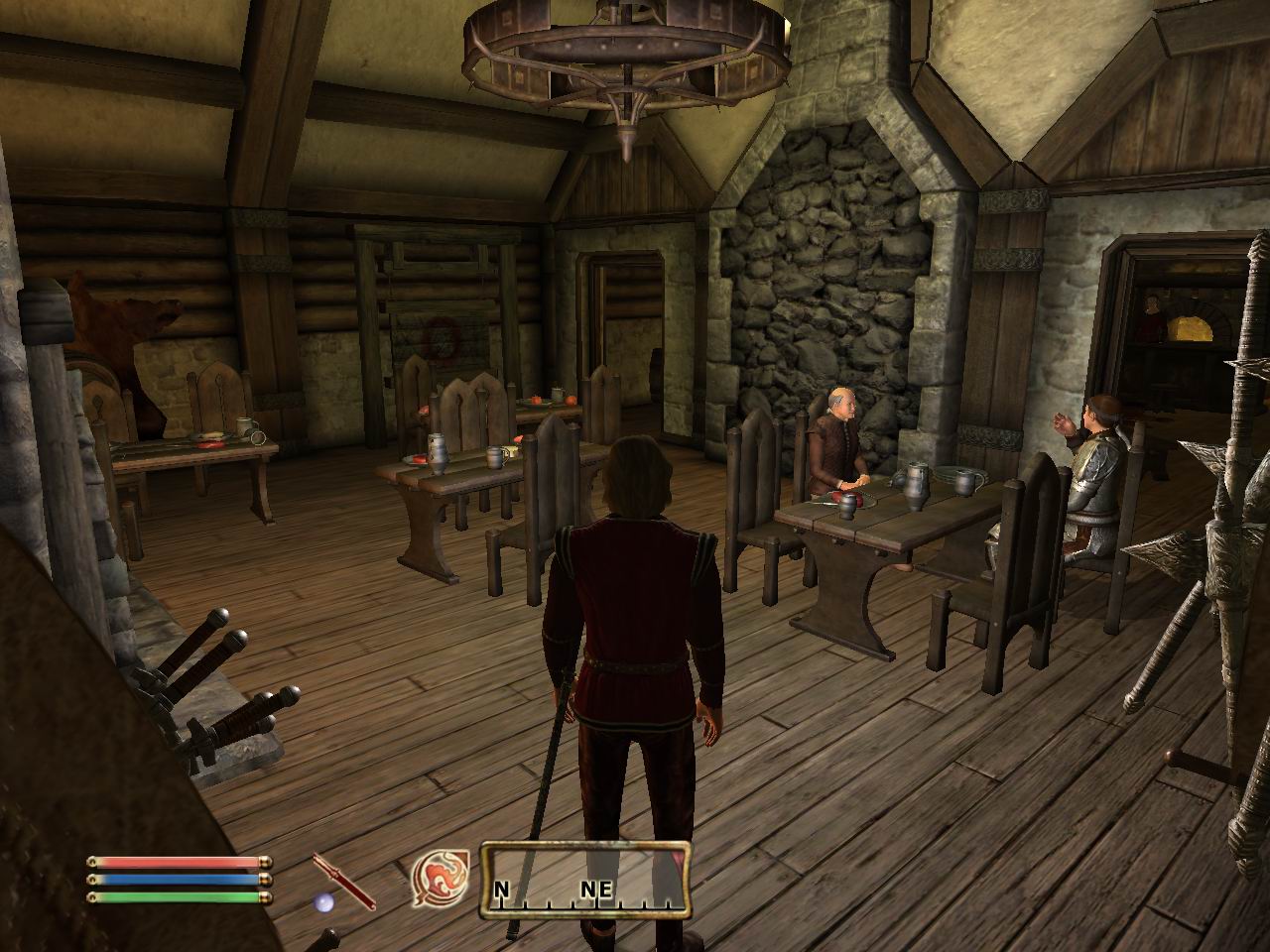
Task: Click the compass heading bar
Action: (585, 878)
